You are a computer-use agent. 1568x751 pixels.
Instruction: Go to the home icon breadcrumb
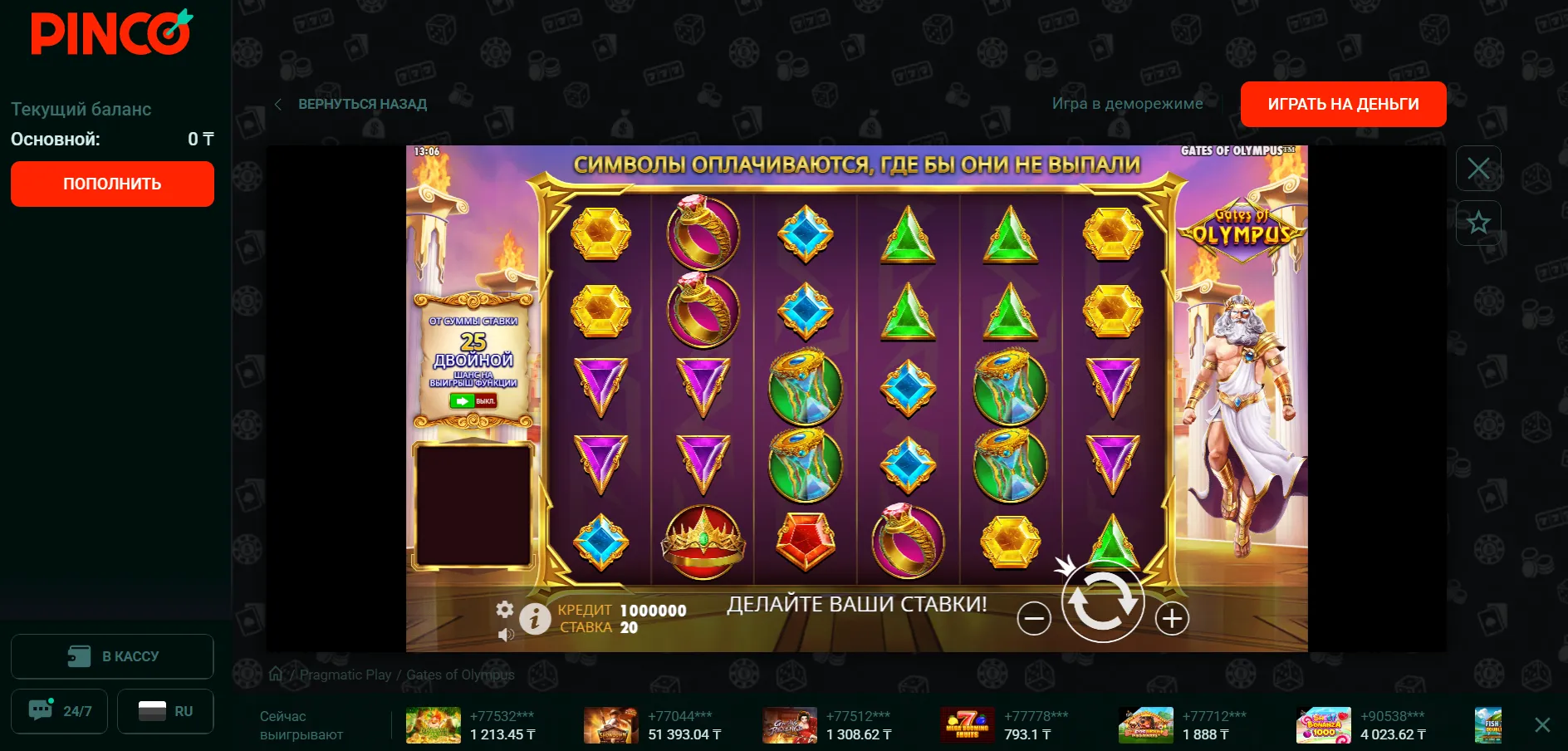pyautogui.click(x=276, y=674)
